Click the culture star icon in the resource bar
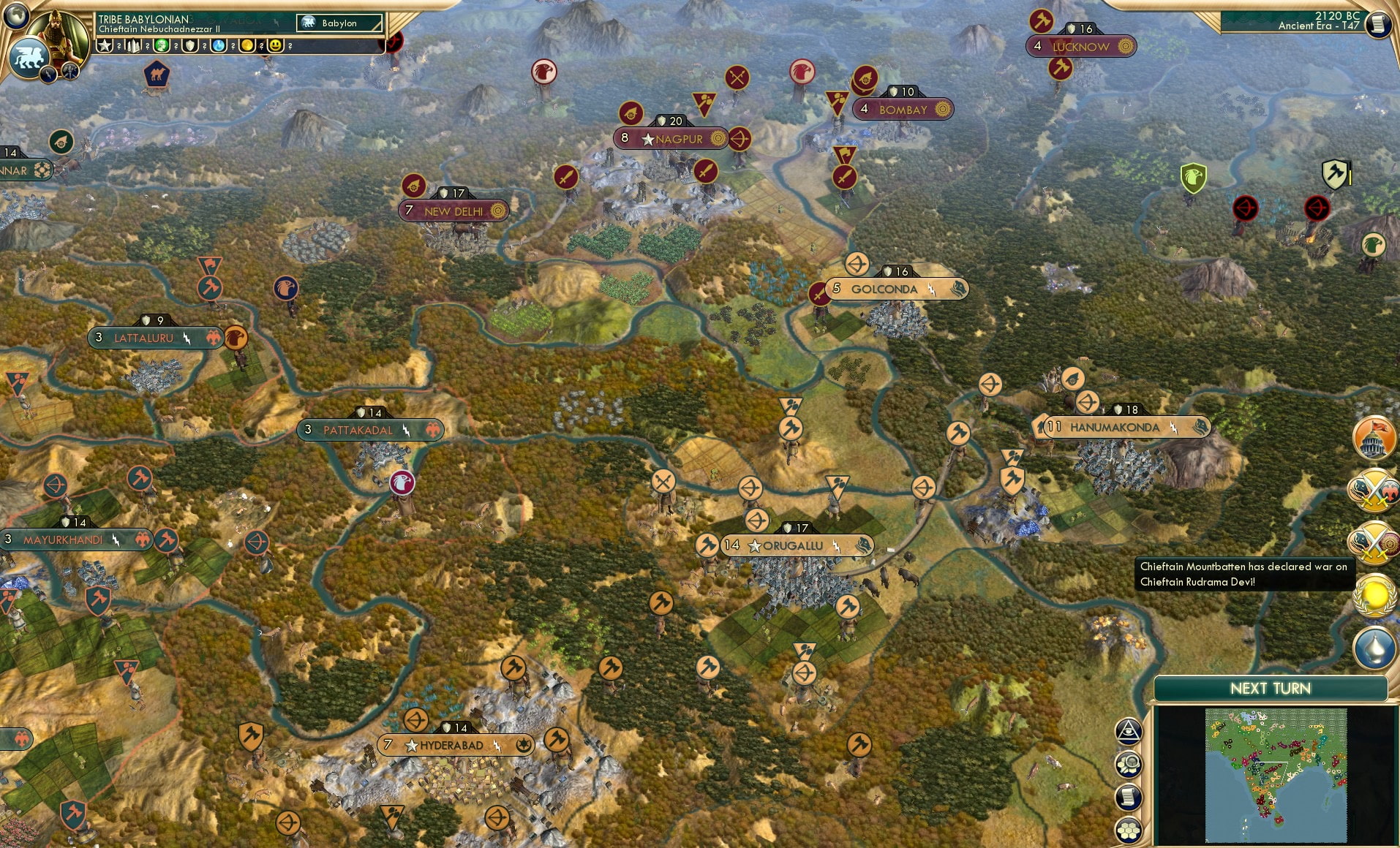1400x848 pixels. 105,45
